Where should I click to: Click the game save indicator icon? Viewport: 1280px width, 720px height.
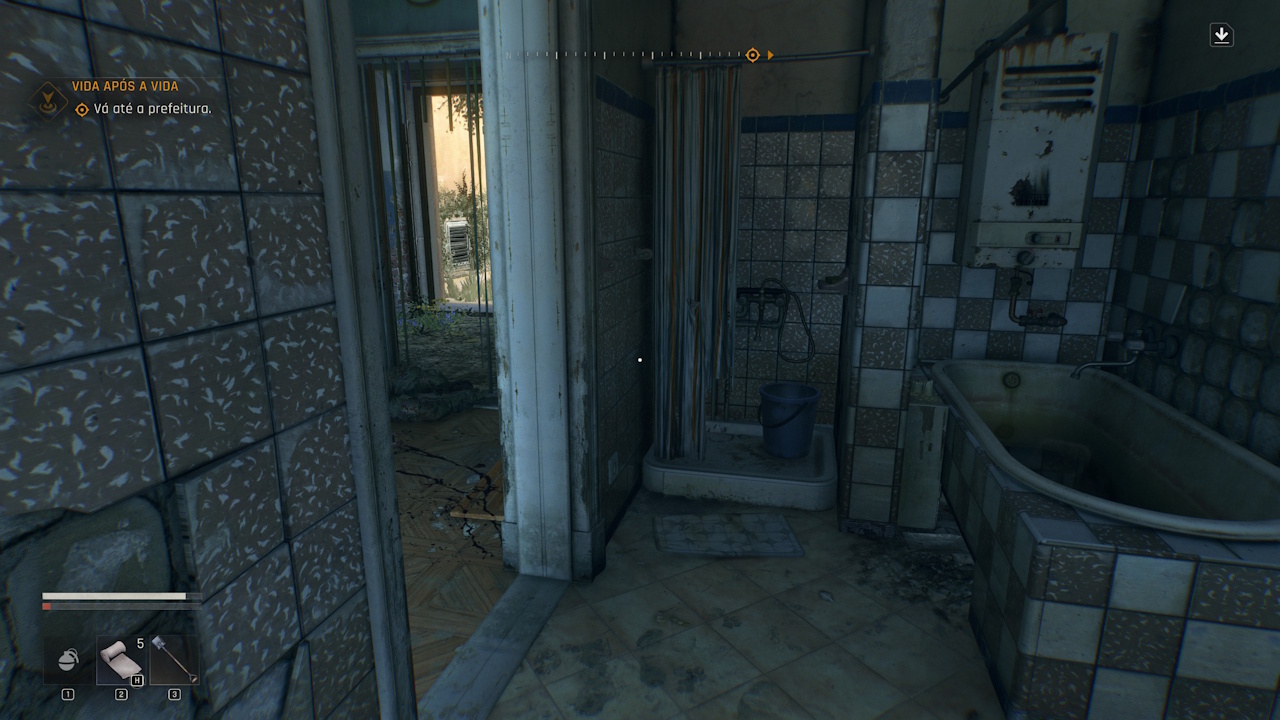coord(1222,34)
